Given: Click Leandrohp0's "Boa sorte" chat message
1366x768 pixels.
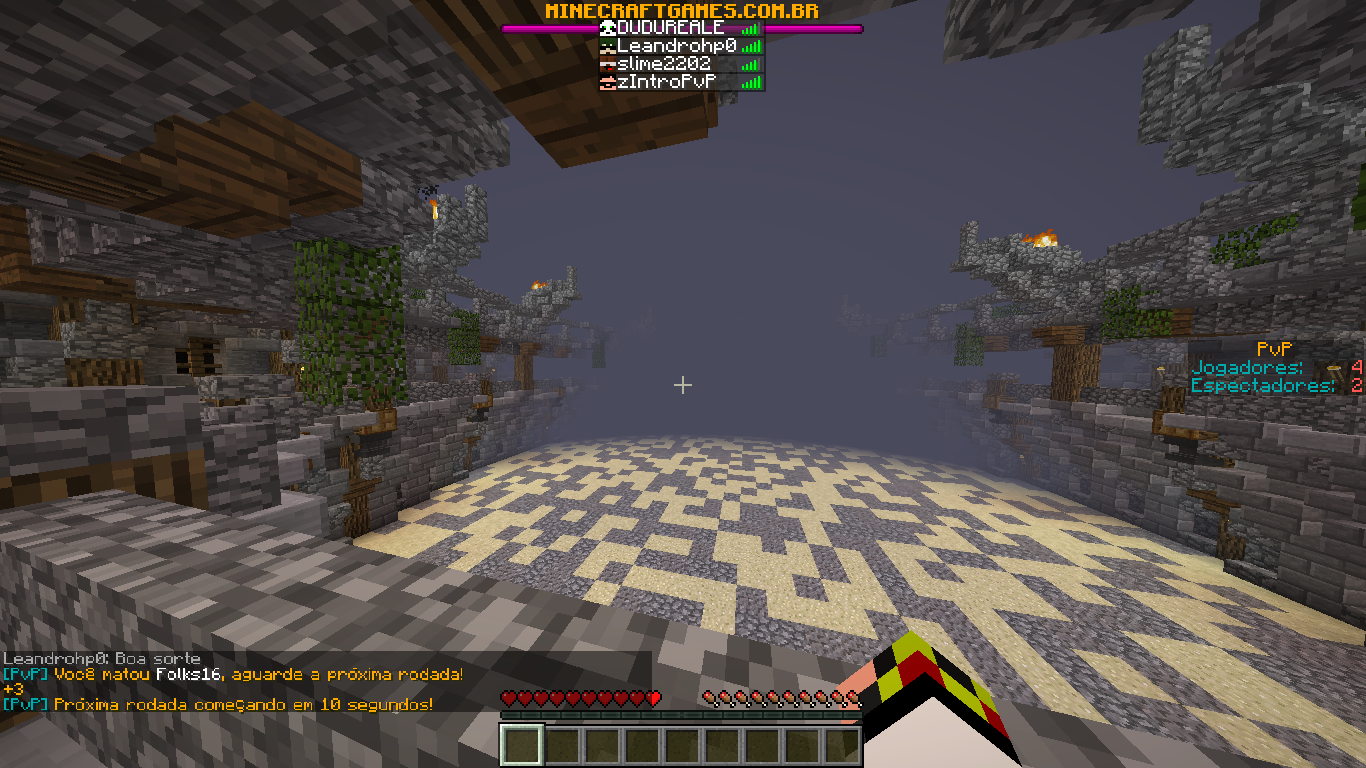Looking at the screenshot, I should pyautogui.click(x=102, y=659).
